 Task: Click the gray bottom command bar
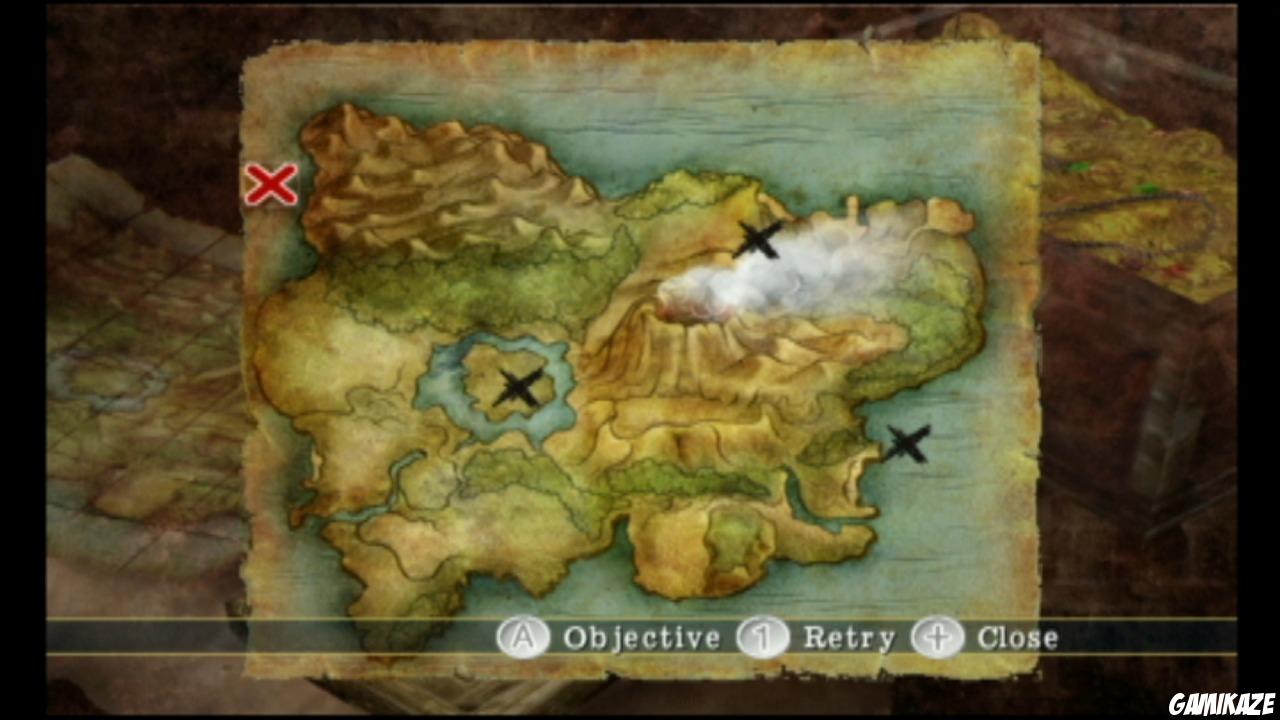(640, 637)
